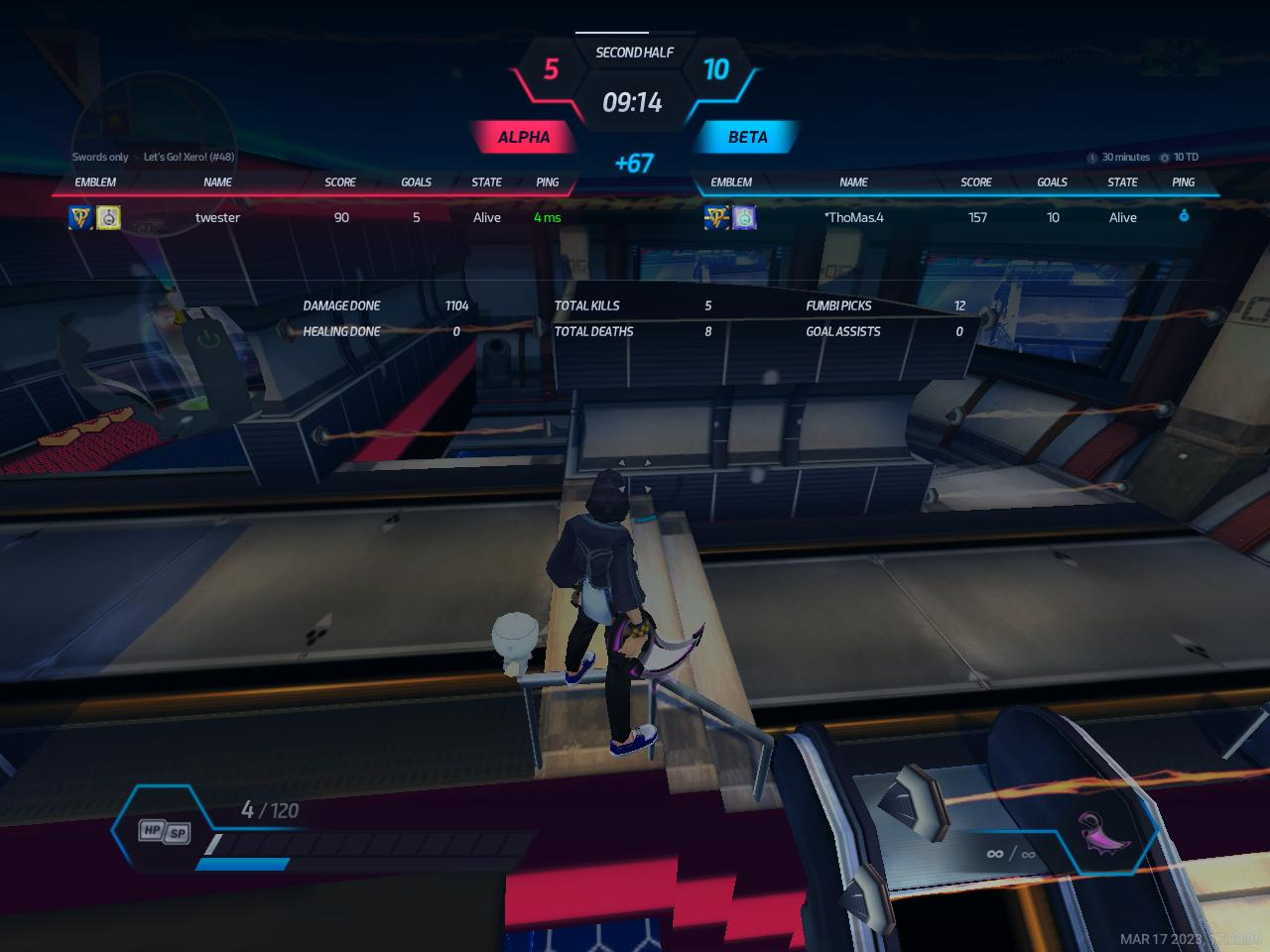Click the red ALPHA team banner
1270x952 pixels.
click(x=523, y=137)
